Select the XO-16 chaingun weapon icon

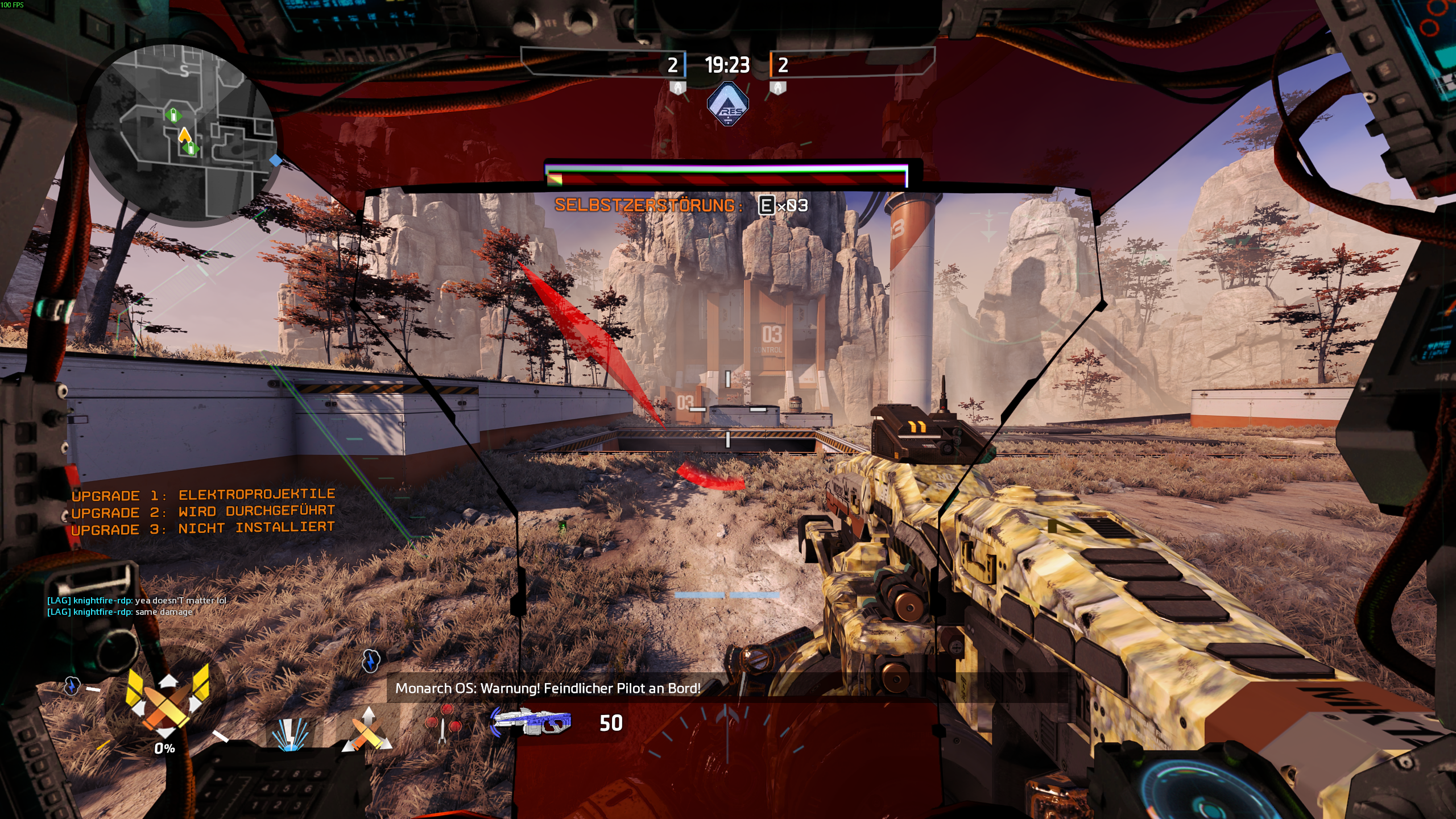coord(531,722)
